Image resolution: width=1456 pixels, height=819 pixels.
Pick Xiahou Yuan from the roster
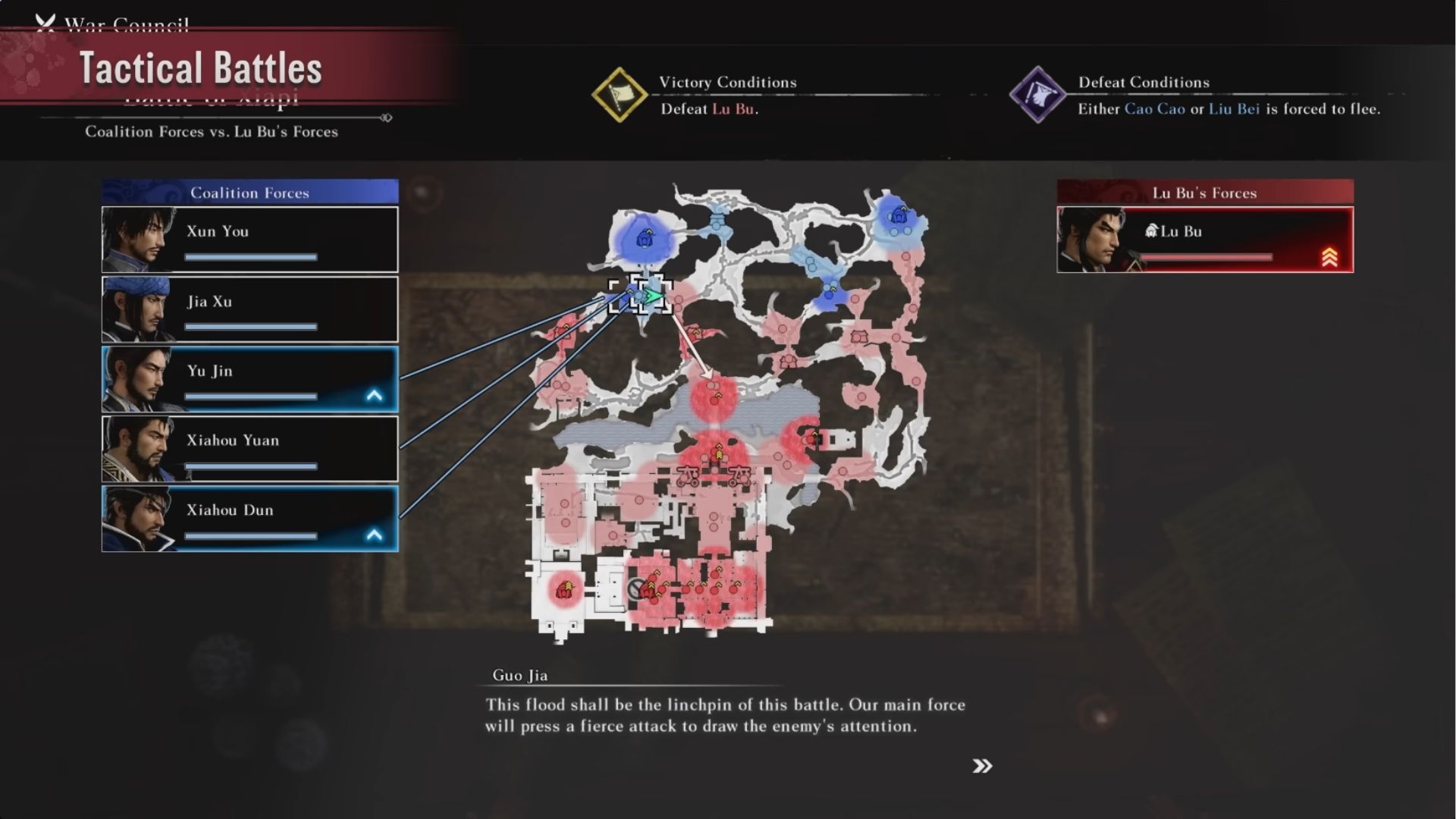pyautogui.click(x=249, y=449)
